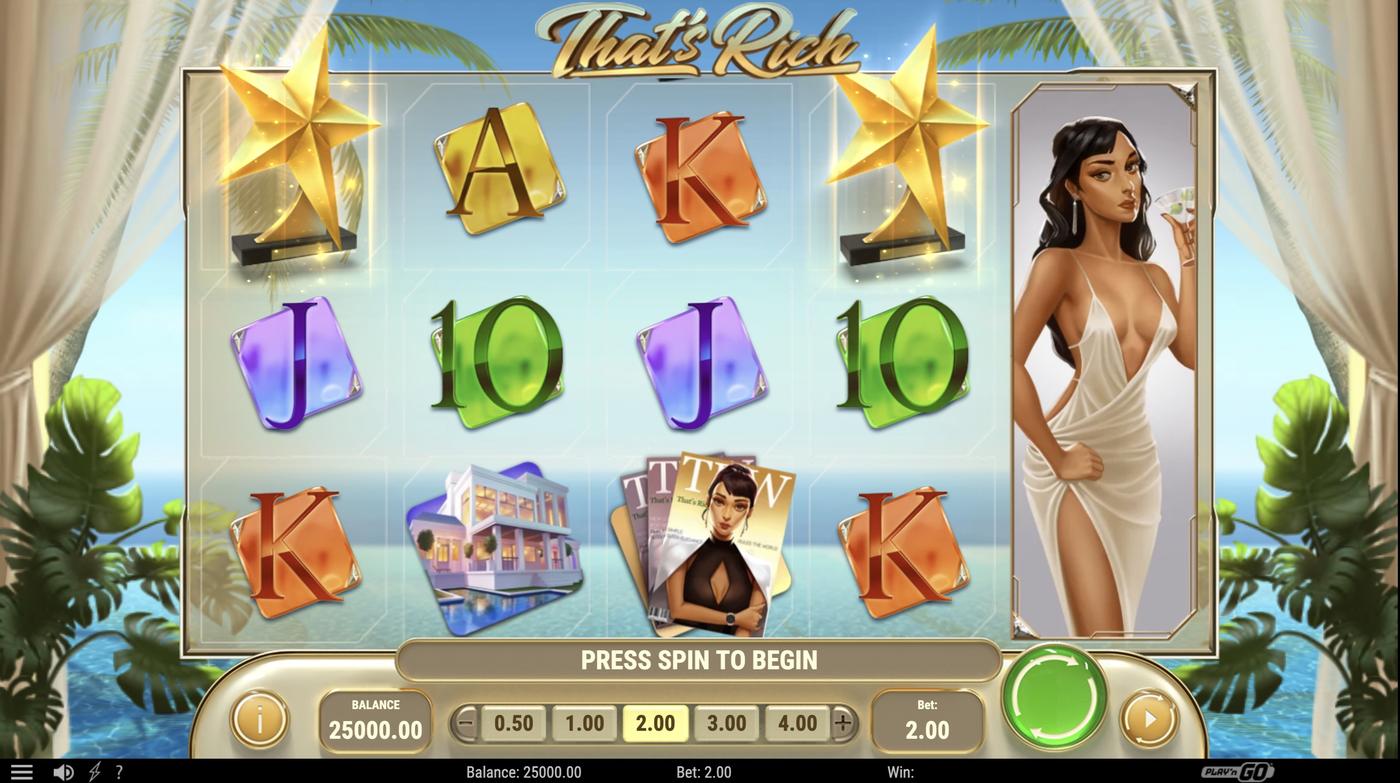The width and height of the screenshot is (1400, 783).
Task: Select the 3.00 bet option
Action: (x=725, y=721)
